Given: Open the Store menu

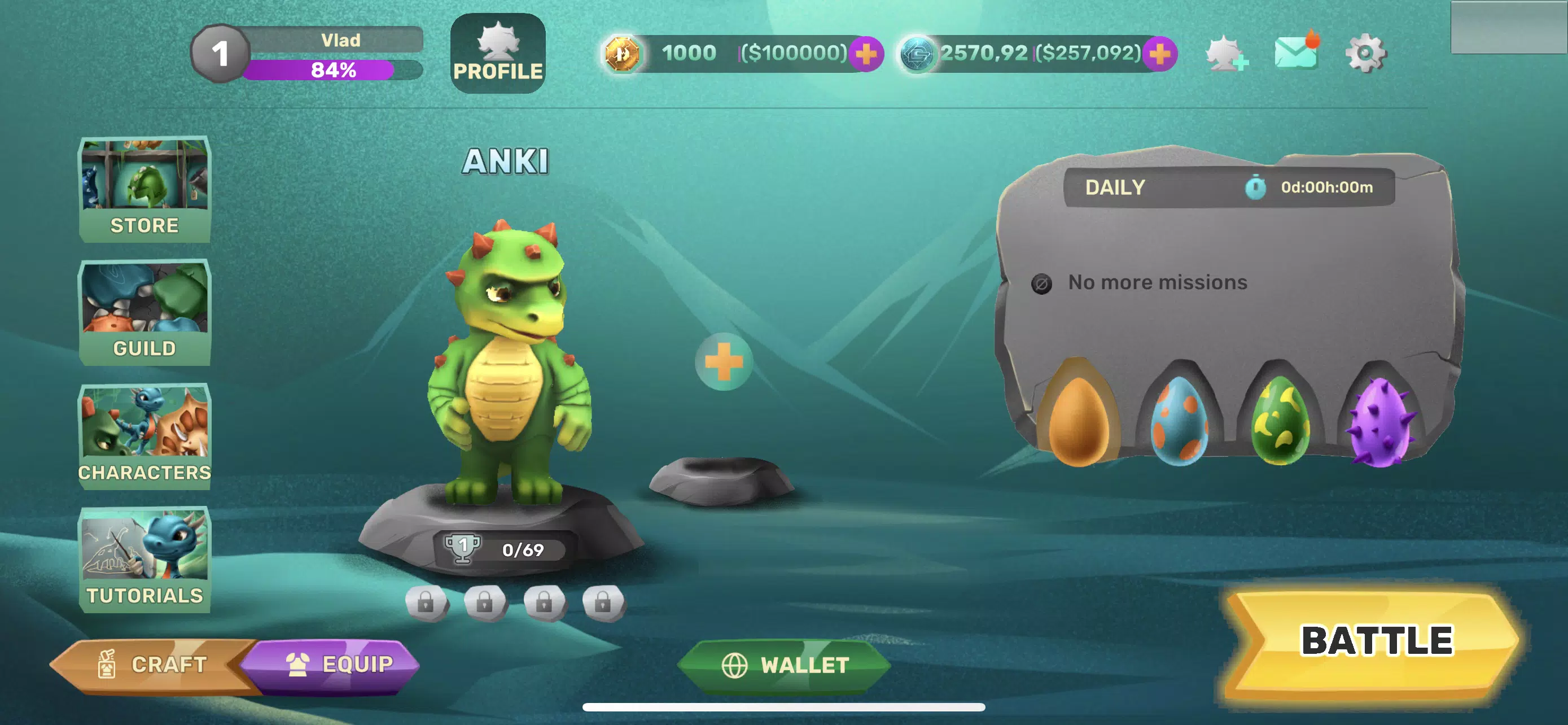Looking at the screenshot, I should click(x=144, y=189).
